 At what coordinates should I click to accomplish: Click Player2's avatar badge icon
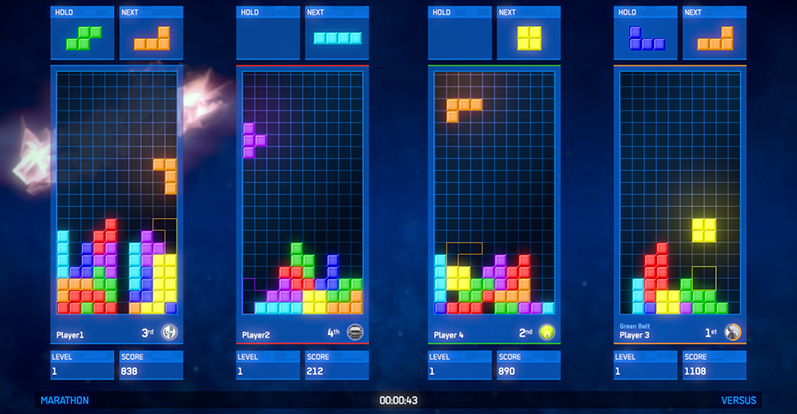pos(355,332)
